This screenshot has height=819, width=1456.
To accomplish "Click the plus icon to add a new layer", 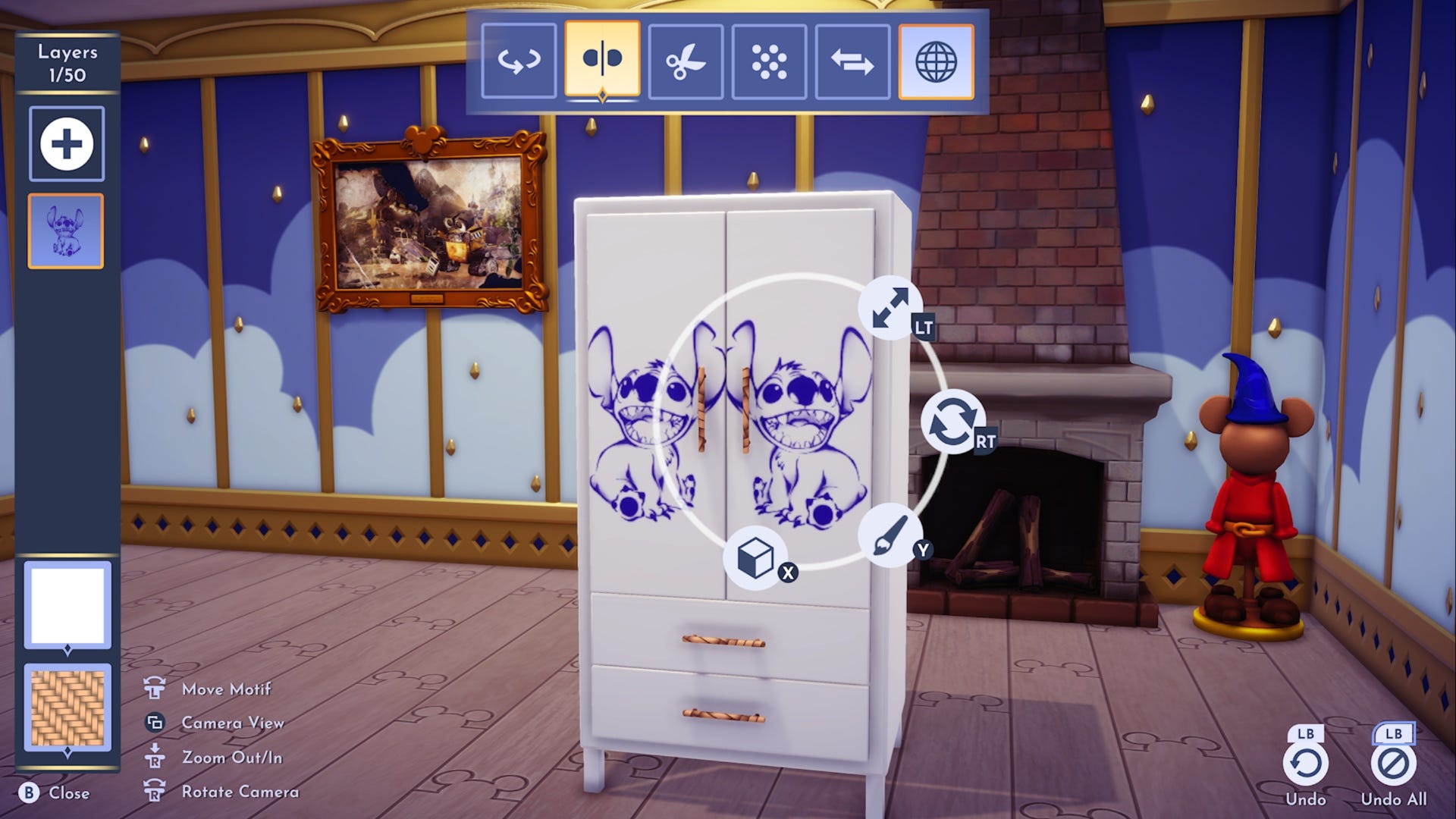I will [67, 143].
